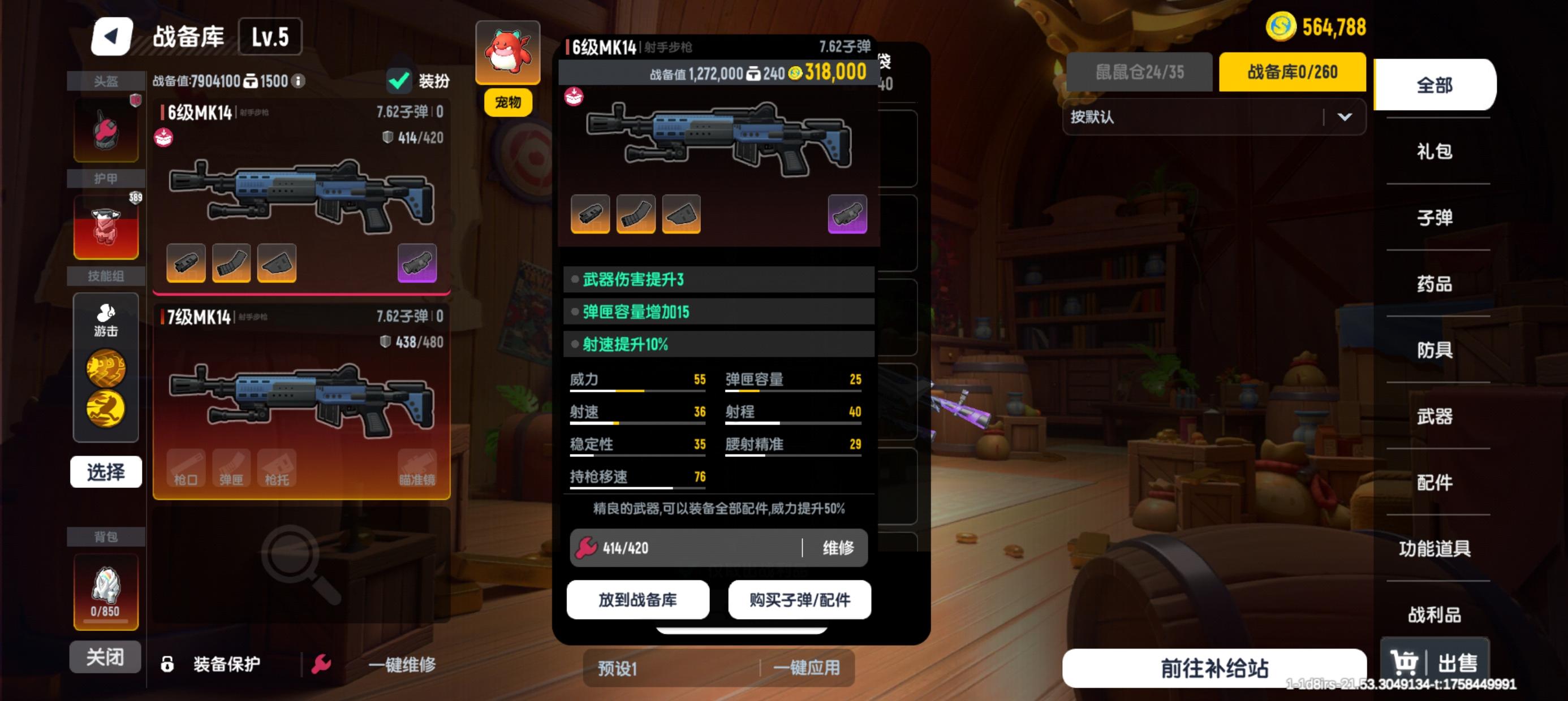Select the equipped helmet slot icon
This screenshot has height=701, width=1568.
(106, 129)
